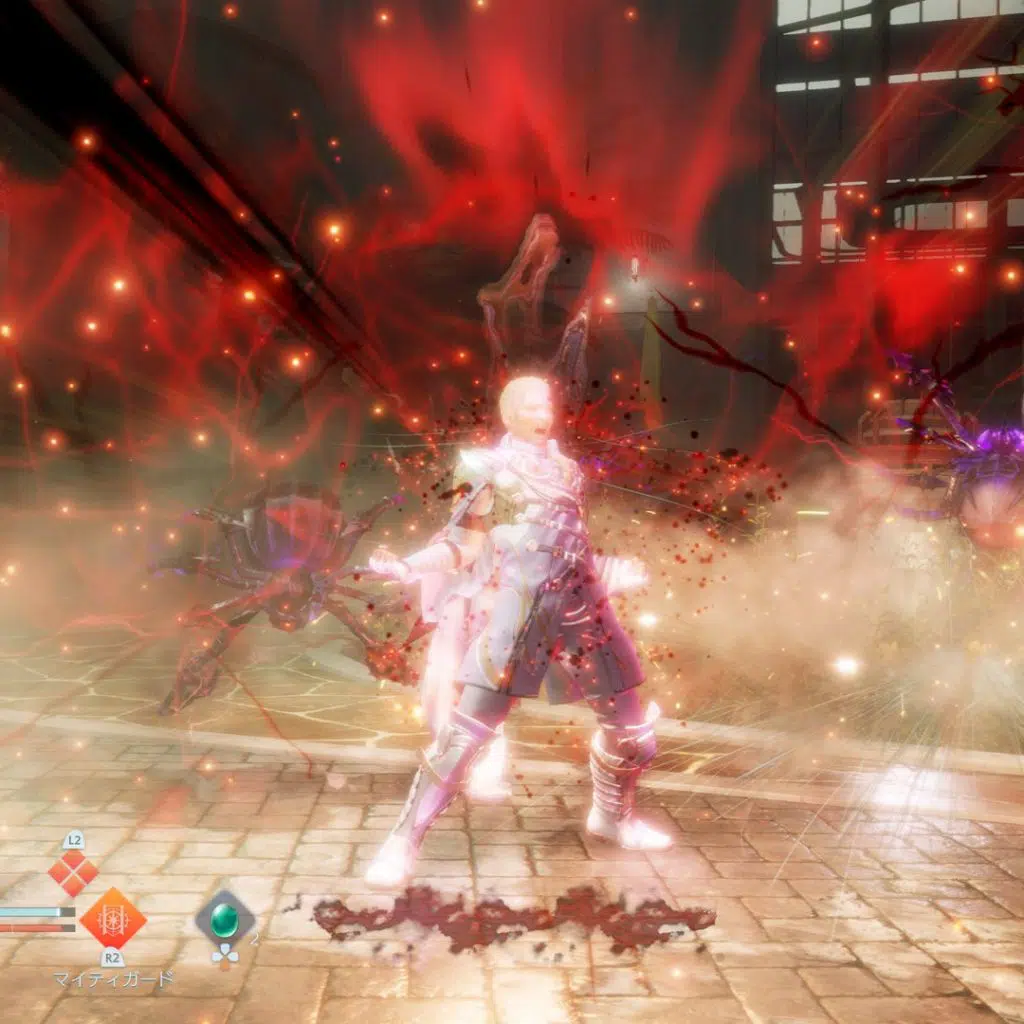The height and width of the screenshot is (1024, 1024).
Task: Activate the マイティガード ability icon
Action: tap(112, 918)
